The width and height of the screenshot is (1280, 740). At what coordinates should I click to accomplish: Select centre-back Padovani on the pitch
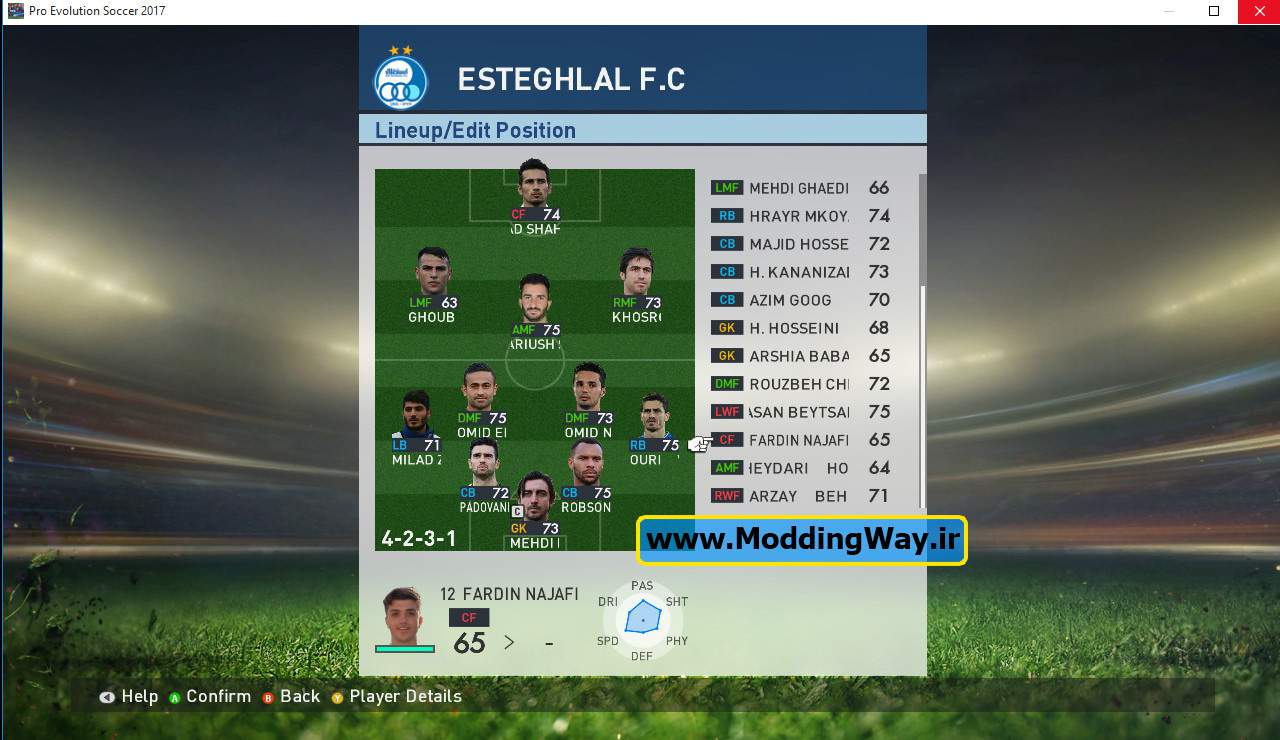(484, 470)
